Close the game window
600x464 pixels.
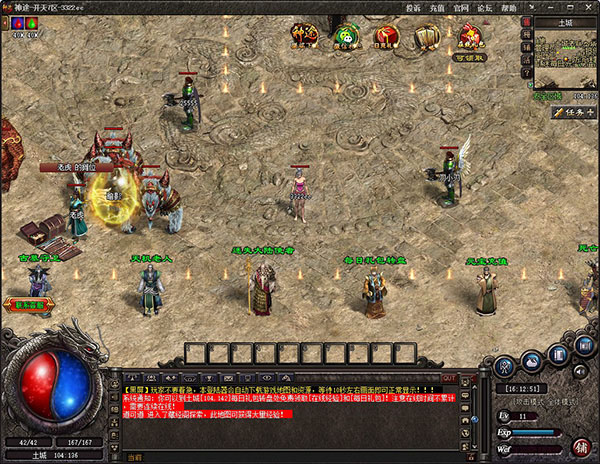pos(589,7)
